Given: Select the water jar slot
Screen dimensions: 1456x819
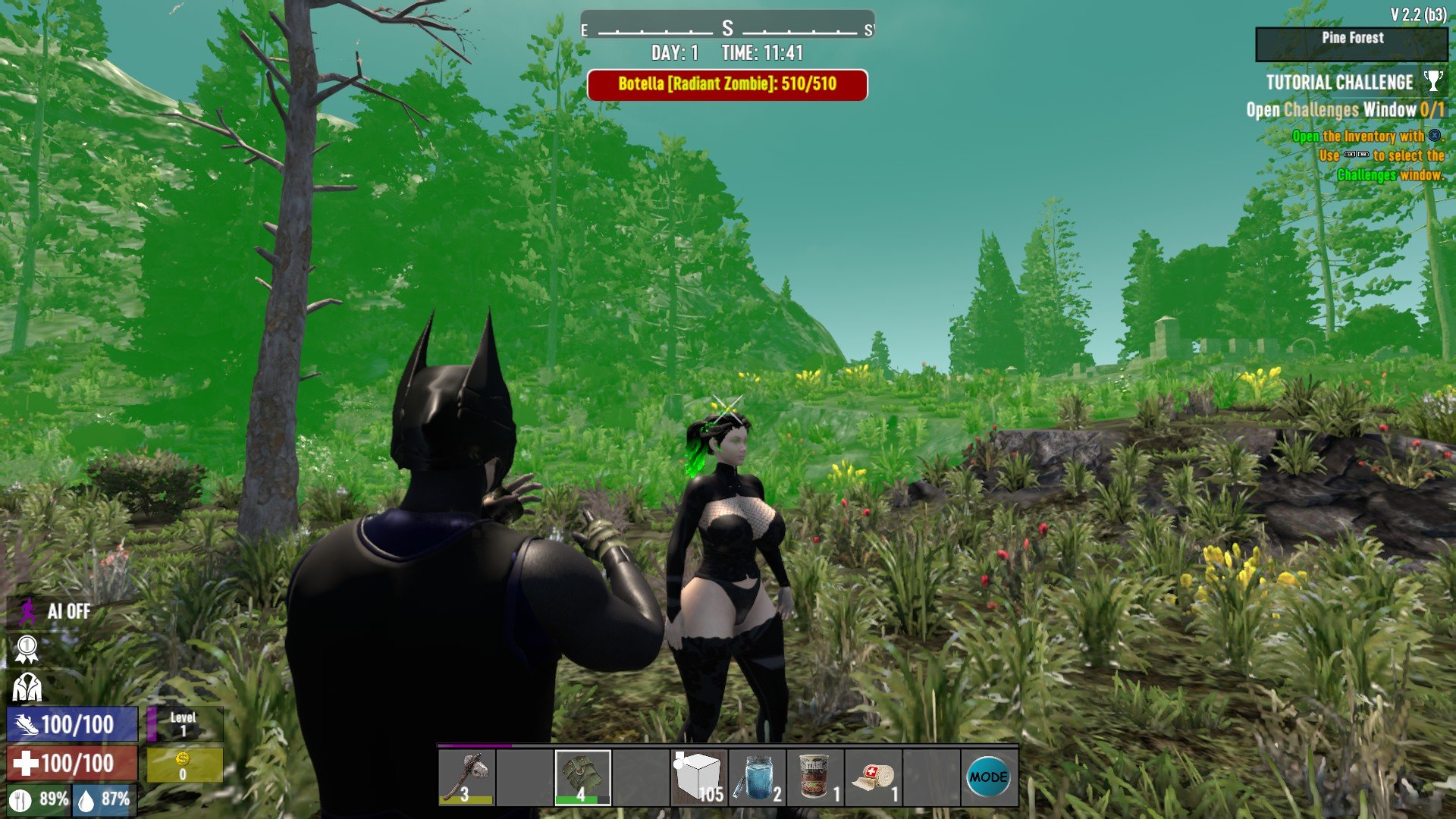Looking at the screenshot, I should 757,777.
